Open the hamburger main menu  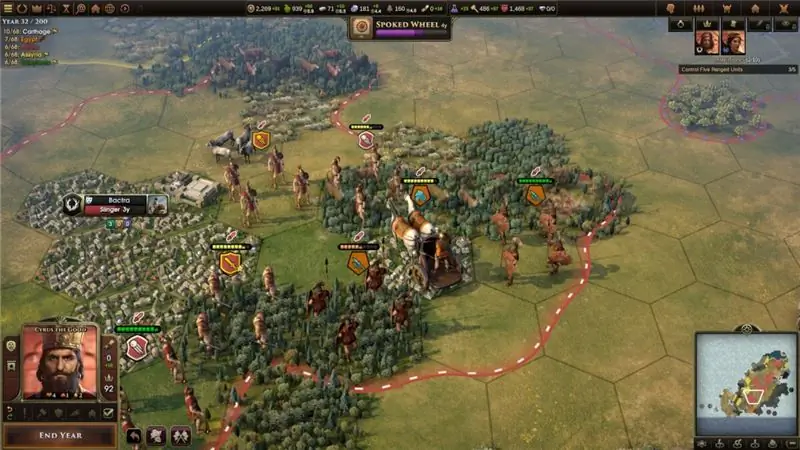tap(8, 8)
